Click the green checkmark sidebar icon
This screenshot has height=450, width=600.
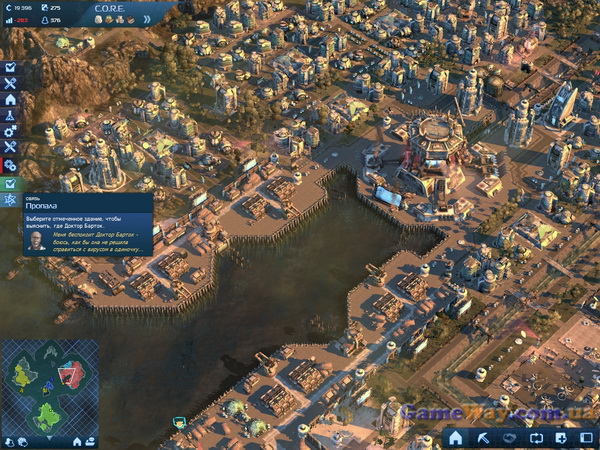10,184
